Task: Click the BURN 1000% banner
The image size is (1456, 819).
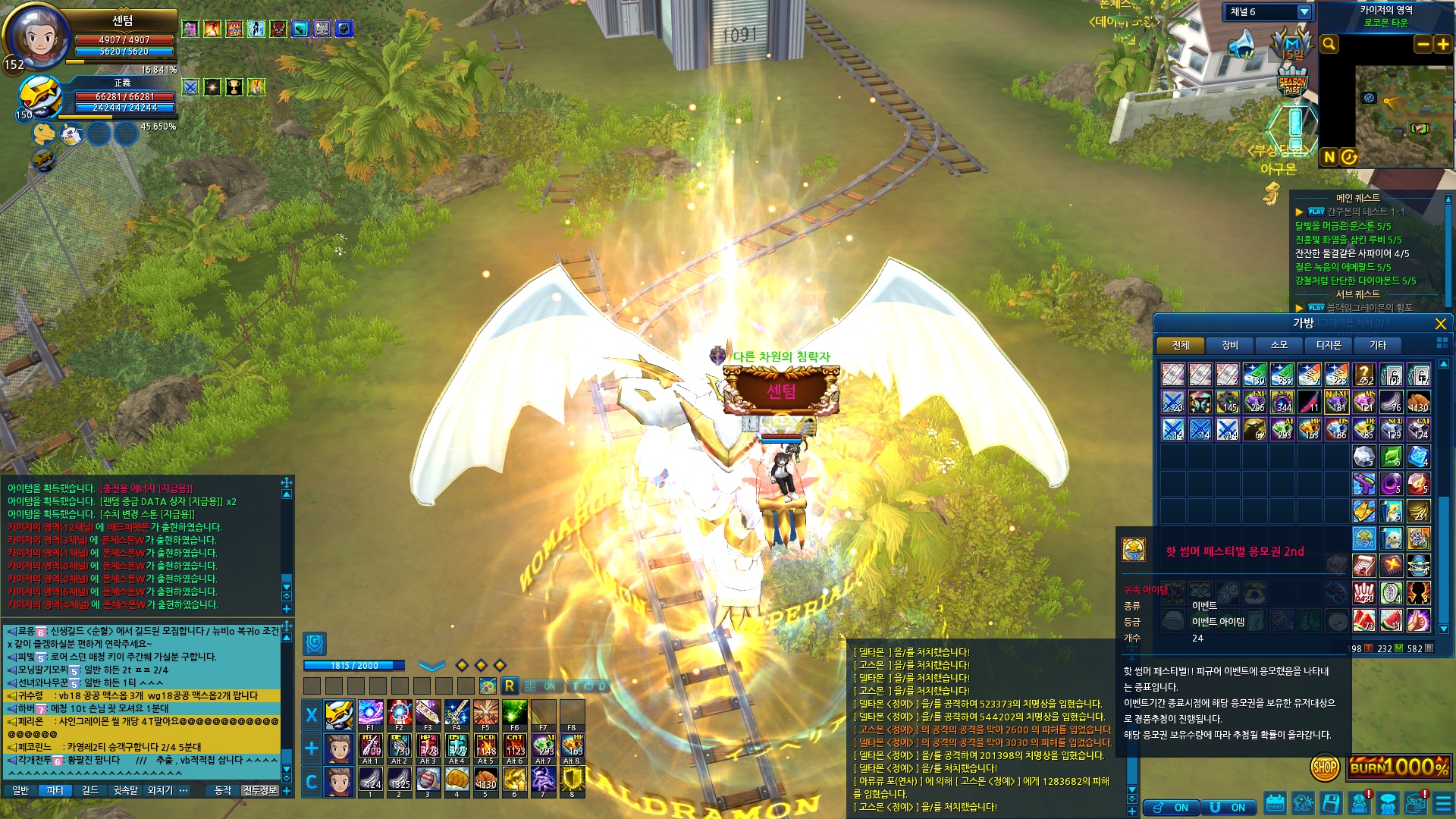Action: (x=1398, y=767)
